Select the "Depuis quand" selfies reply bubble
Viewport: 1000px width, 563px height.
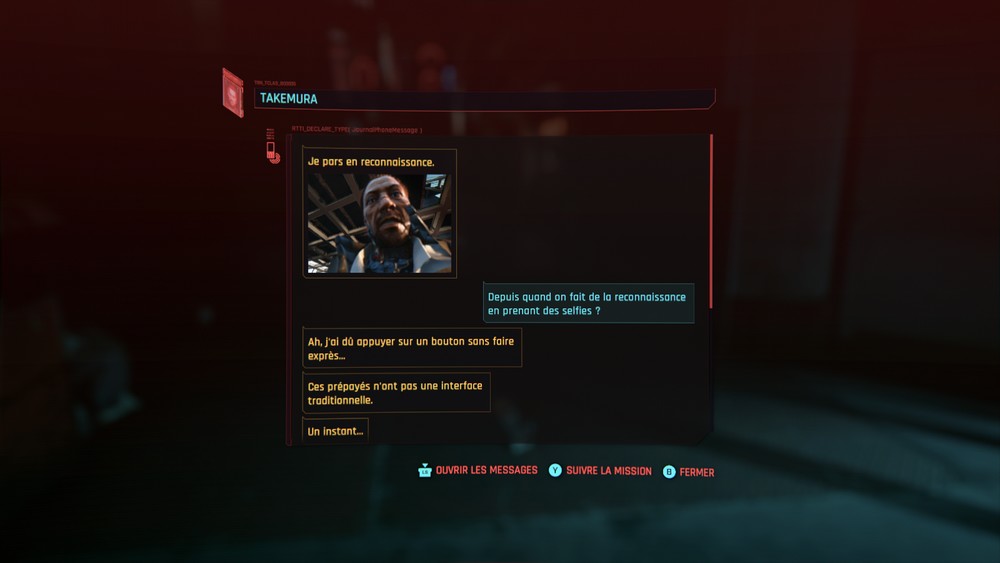588,304
